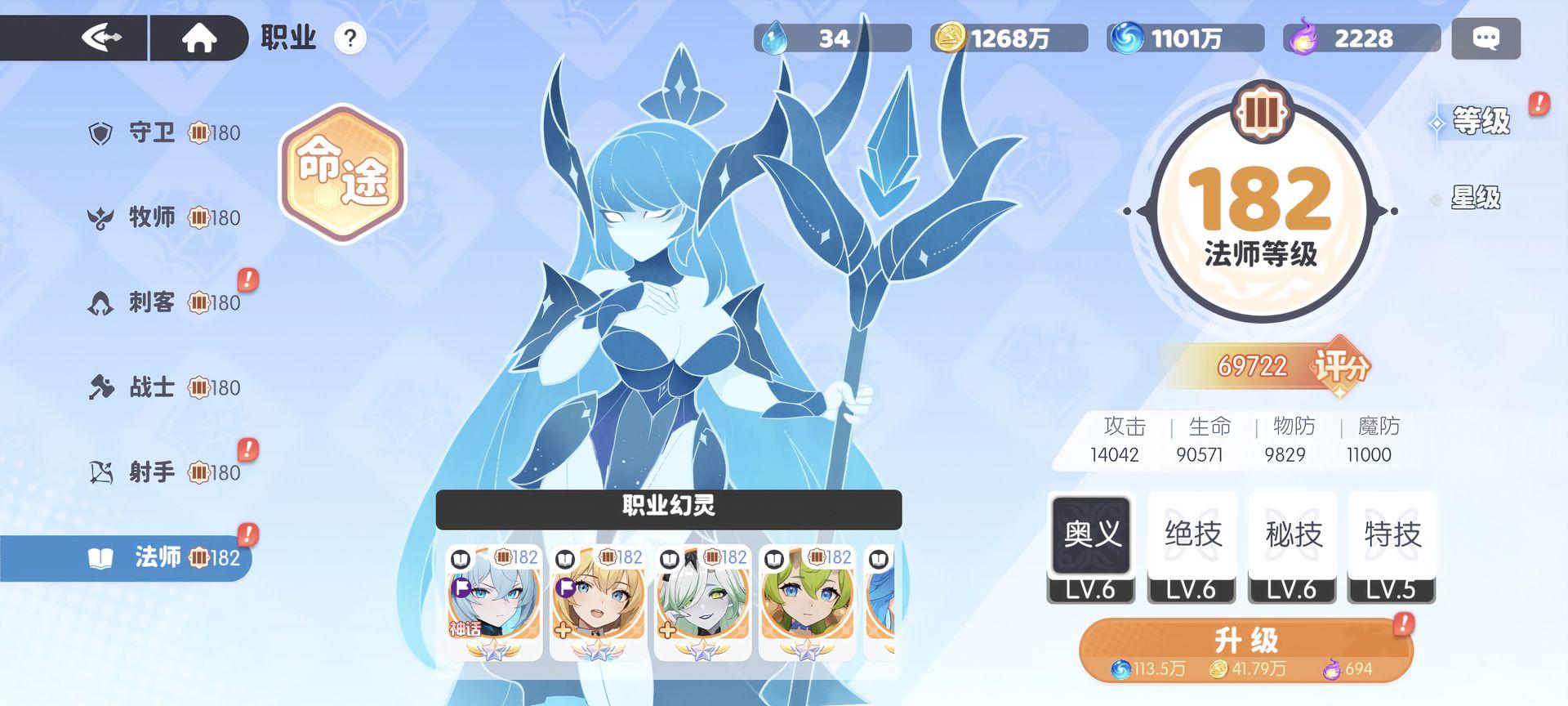Open the purple flame resource display
The image size is (1568, 706).
(x=1297, y=36)
